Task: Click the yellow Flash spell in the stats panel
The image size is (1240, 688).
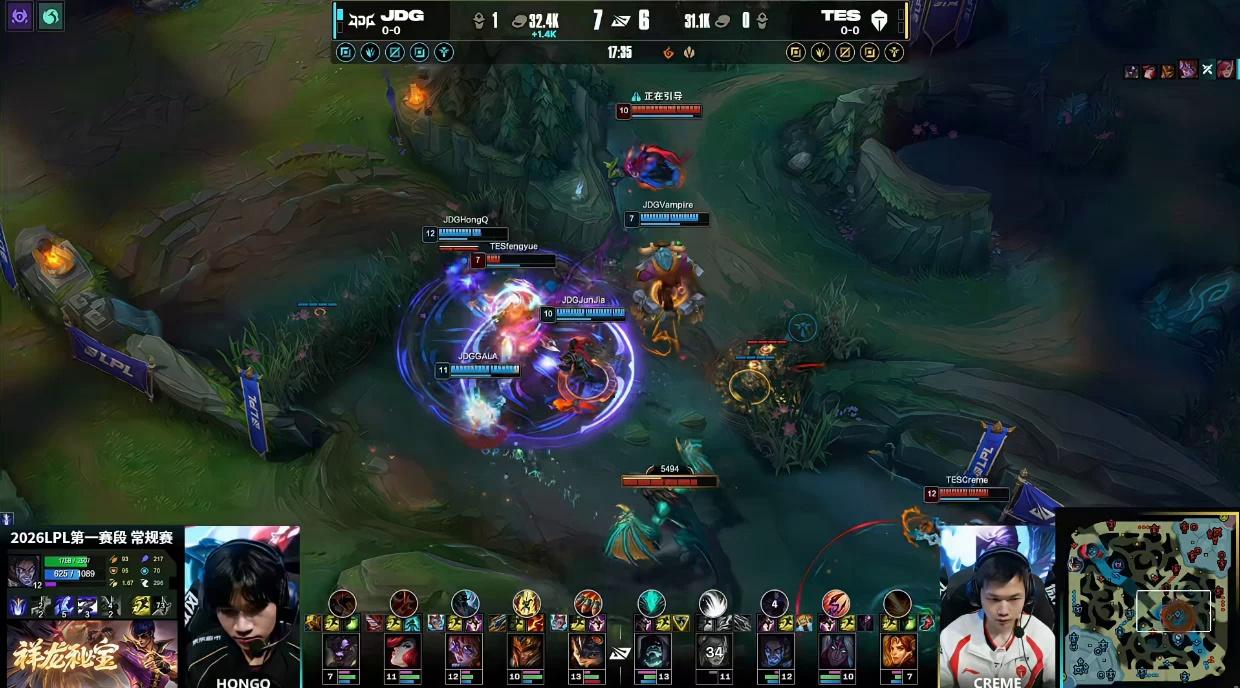Action: click(x=143, y=605)
